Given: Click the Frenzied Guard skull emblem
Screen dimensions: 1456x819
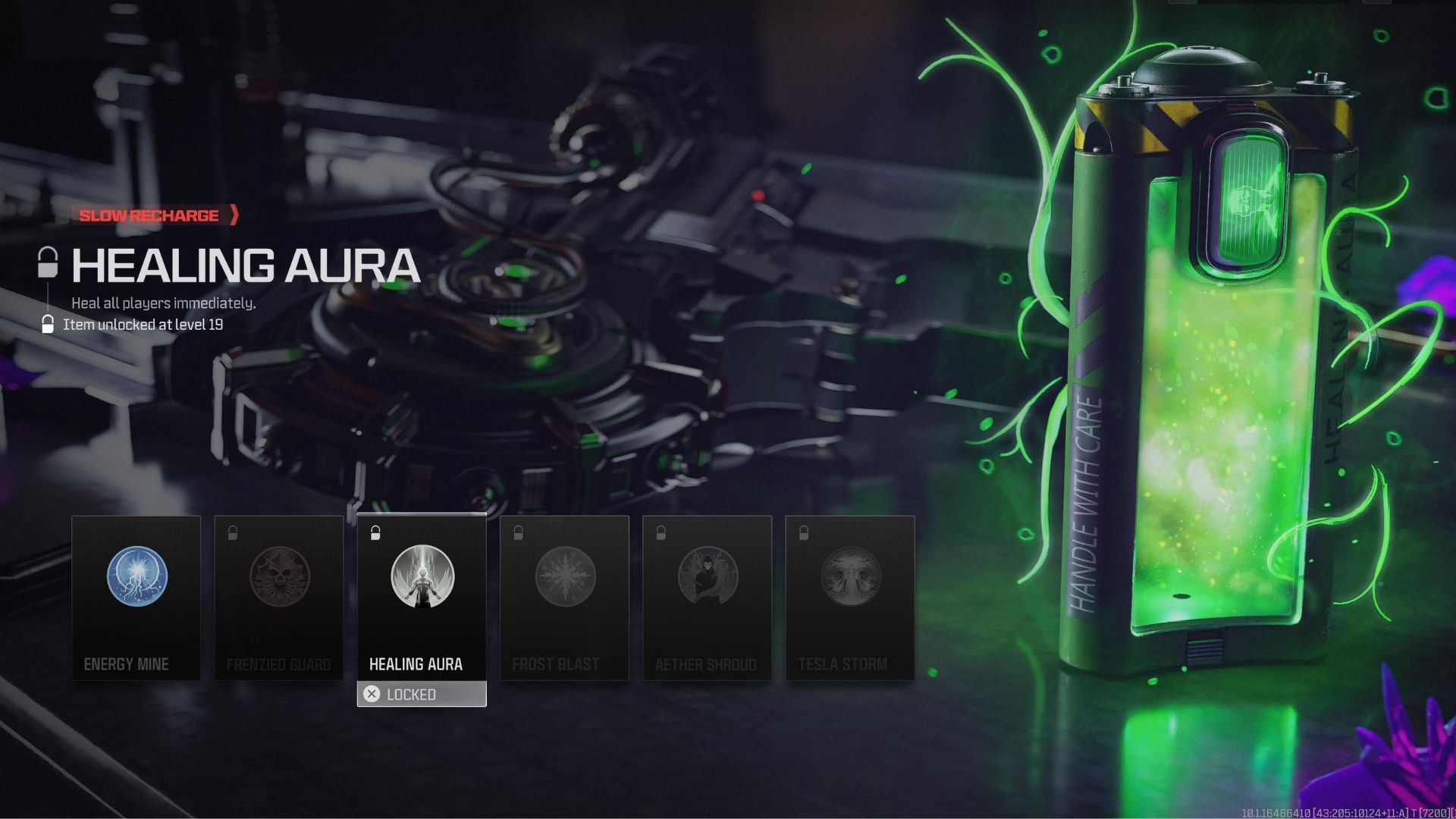Looking at the screenshot, I should click(279, 578).
